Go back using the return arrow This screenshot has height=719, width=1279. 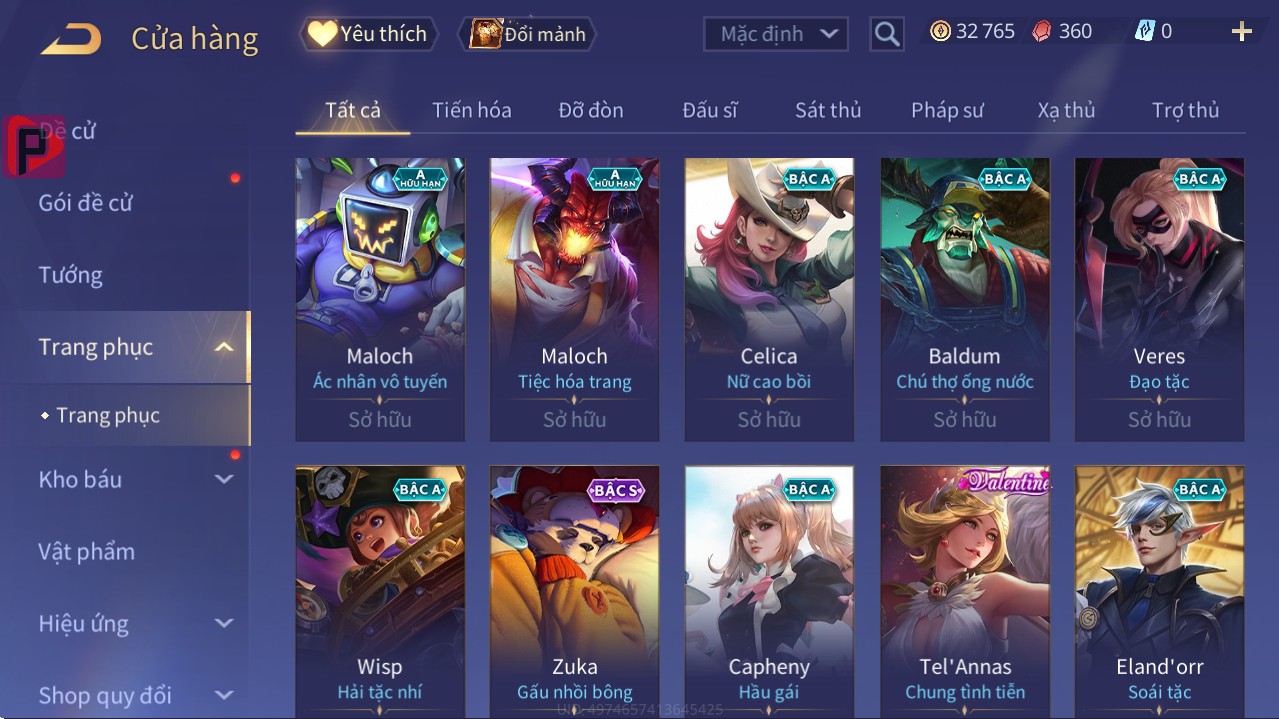pyautogui.click(x=71, y=39)
